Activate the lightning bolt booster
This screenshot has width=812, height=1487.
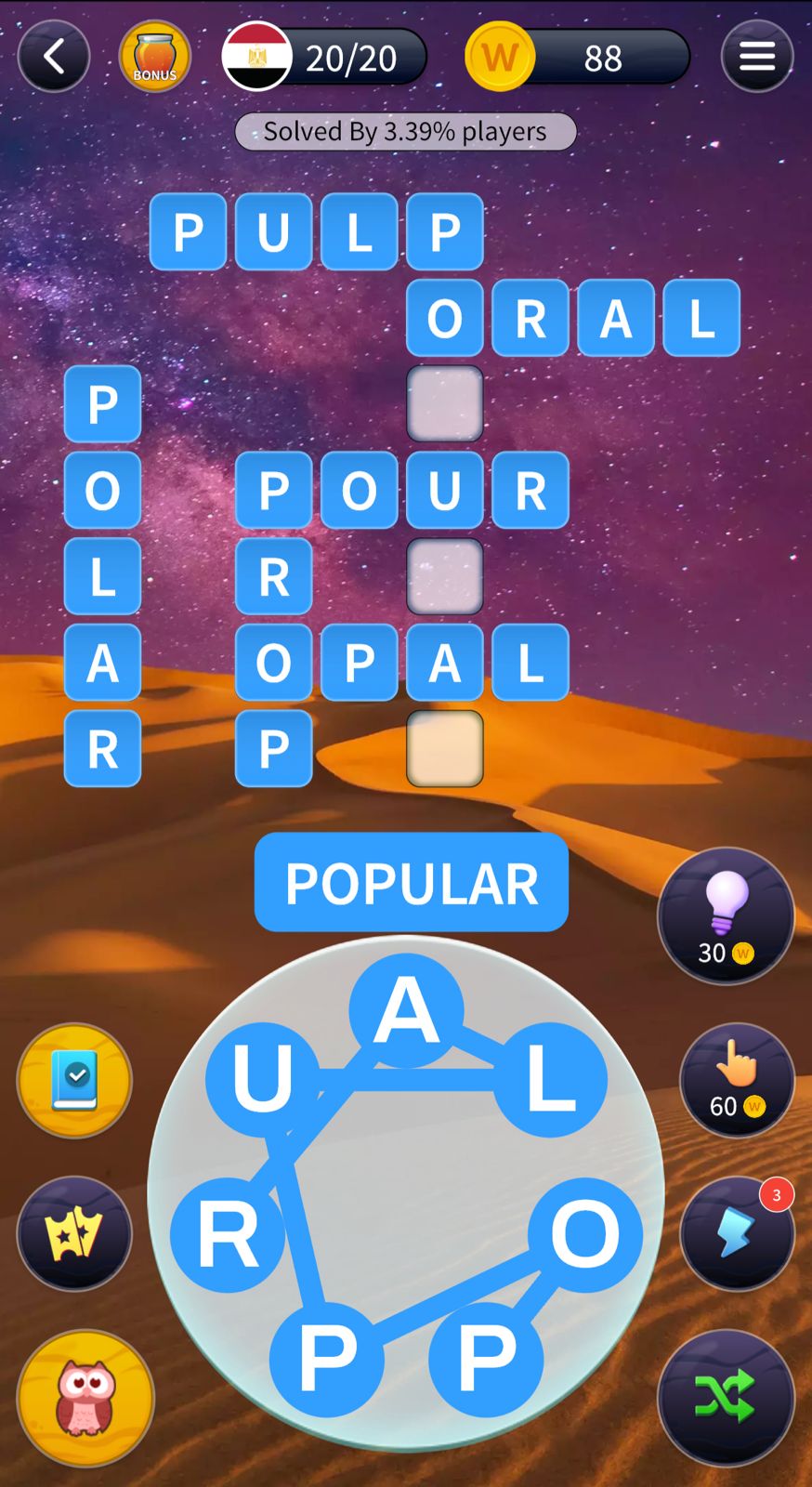tap(737, 1233)
